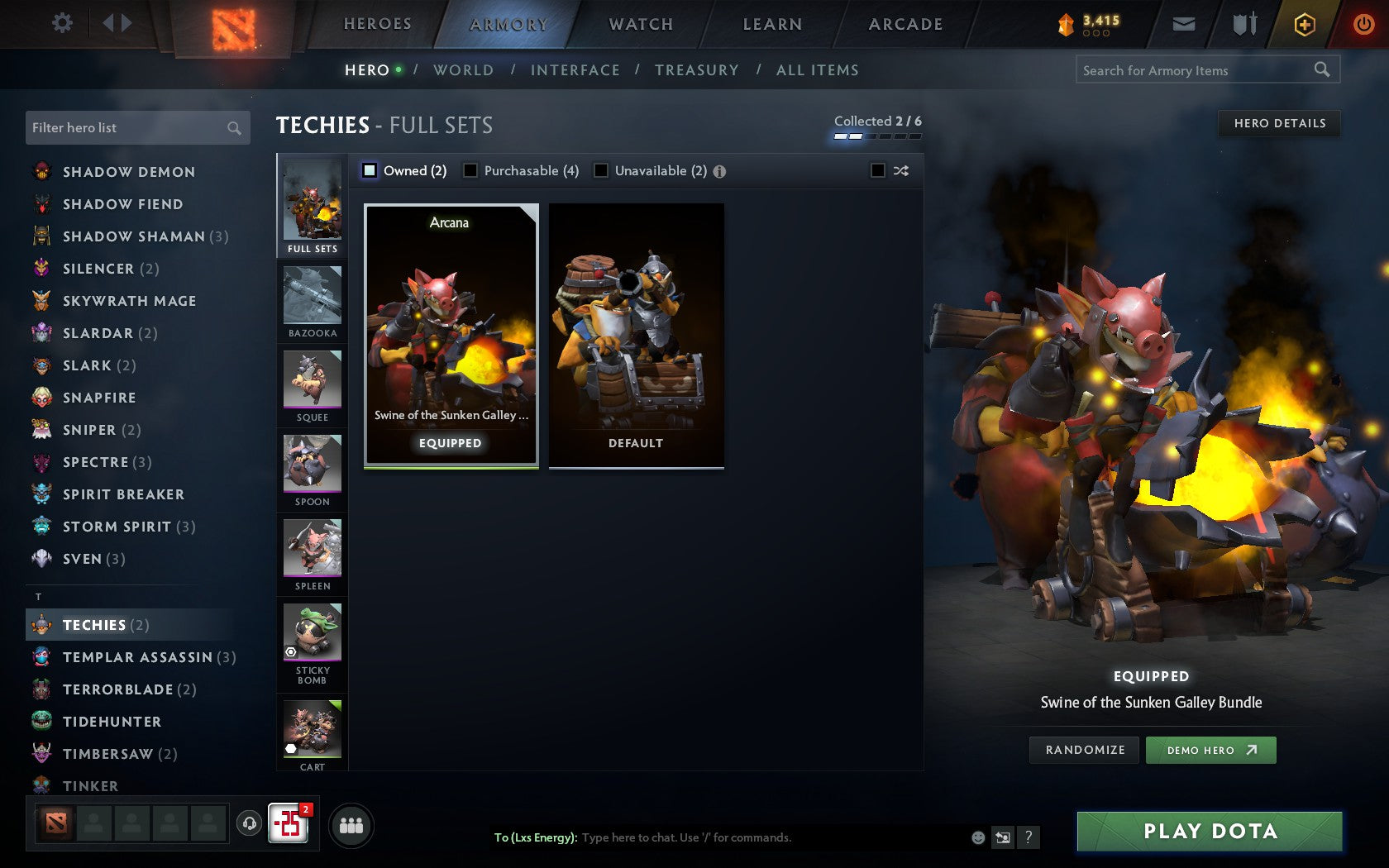The height and width of the screenshot is (868, 1389).
Task: Click the Demo Hero button
Action: click(x=1210, y=750)
